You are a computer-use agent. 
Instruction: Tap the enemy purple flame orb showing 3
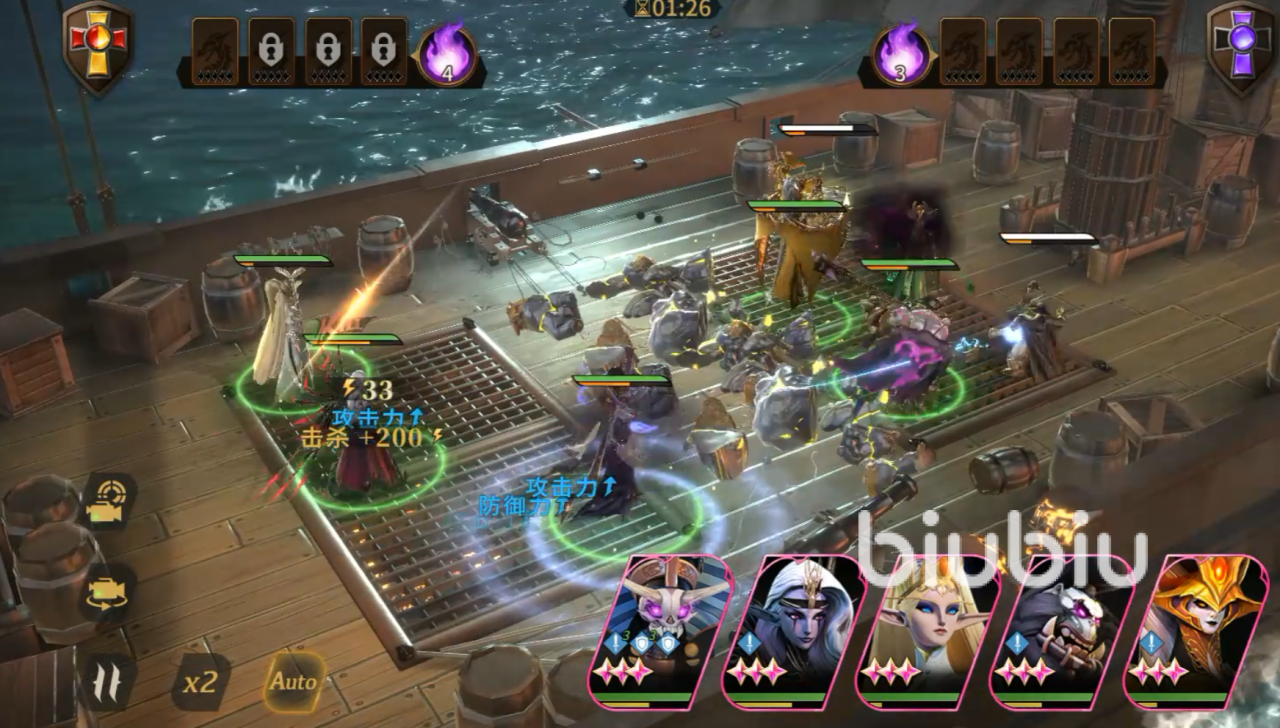pyautogui.click(x=902, y=55)
